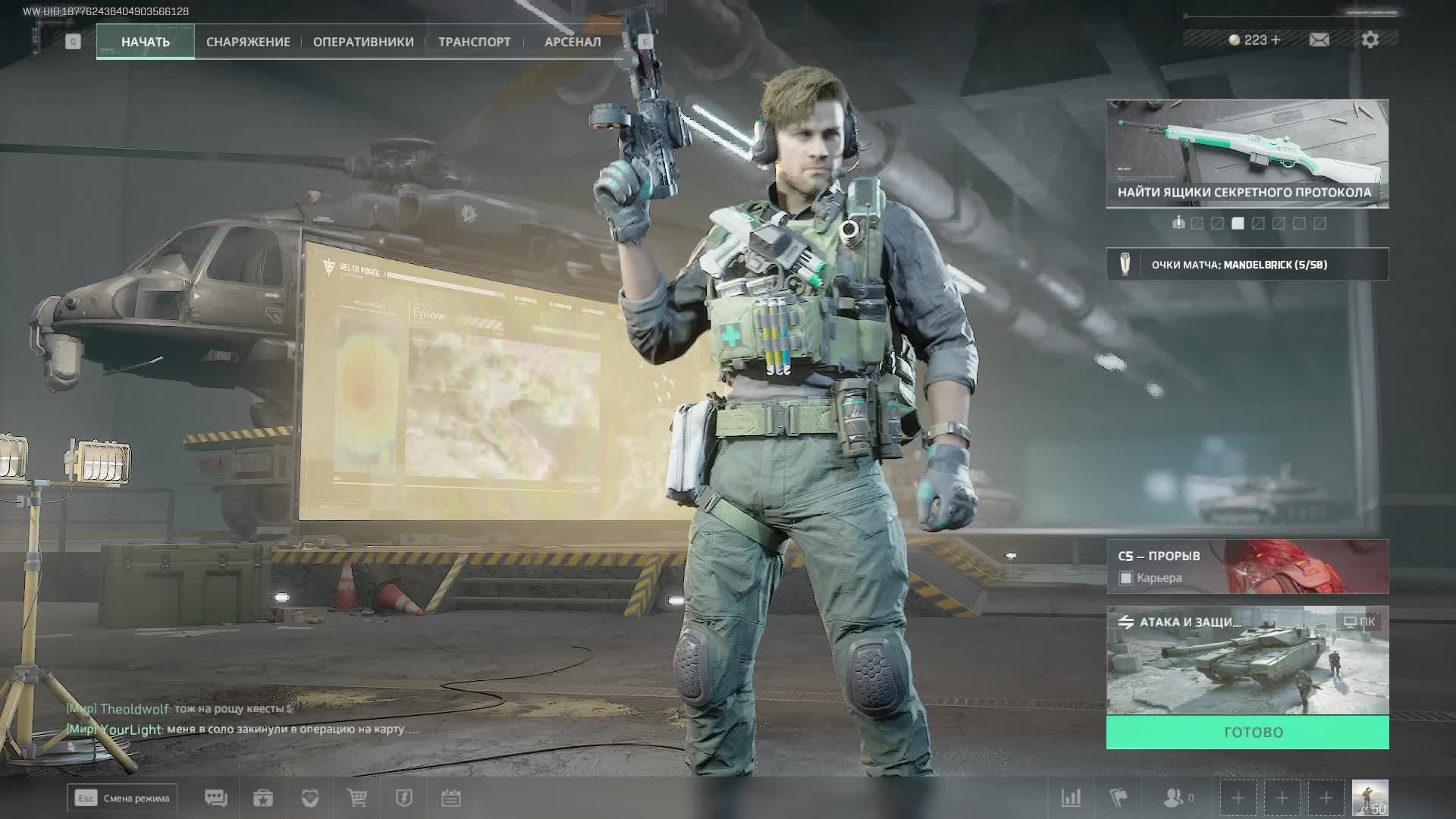Open the chat bubble icon
The image size is (1456, 819).
[216, 798]
